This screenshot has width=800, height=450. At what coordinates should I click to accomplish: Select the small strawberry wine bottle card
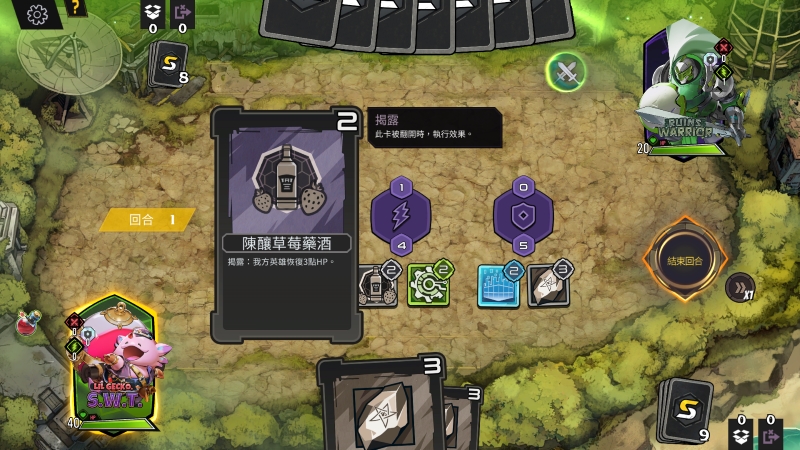click(377, 285)
